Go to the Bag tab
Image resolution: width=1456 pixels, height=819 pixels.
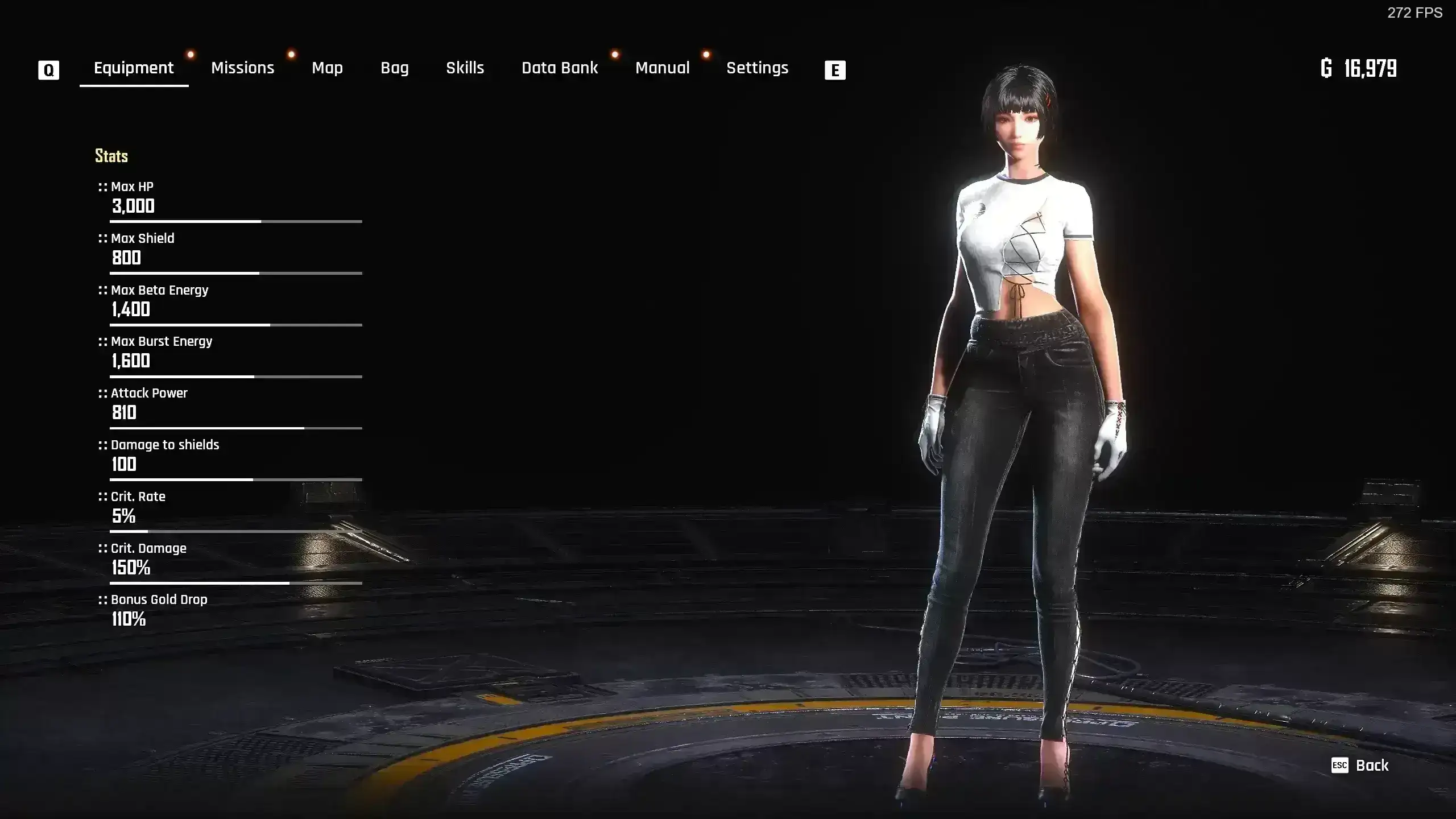394,68
